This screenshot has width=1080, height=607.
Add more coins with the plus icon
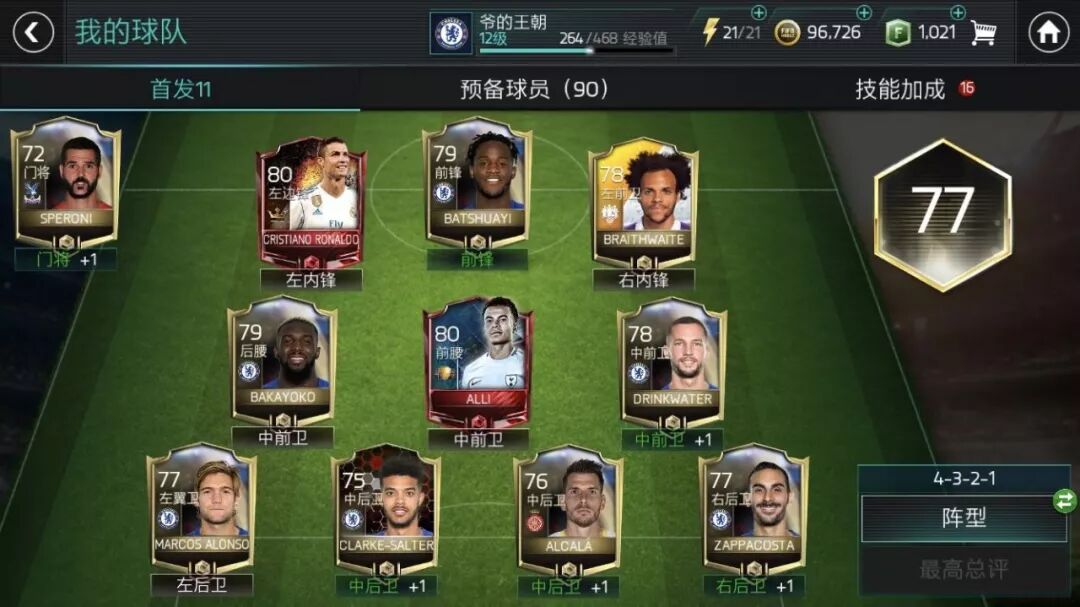(x=864, y=13)
